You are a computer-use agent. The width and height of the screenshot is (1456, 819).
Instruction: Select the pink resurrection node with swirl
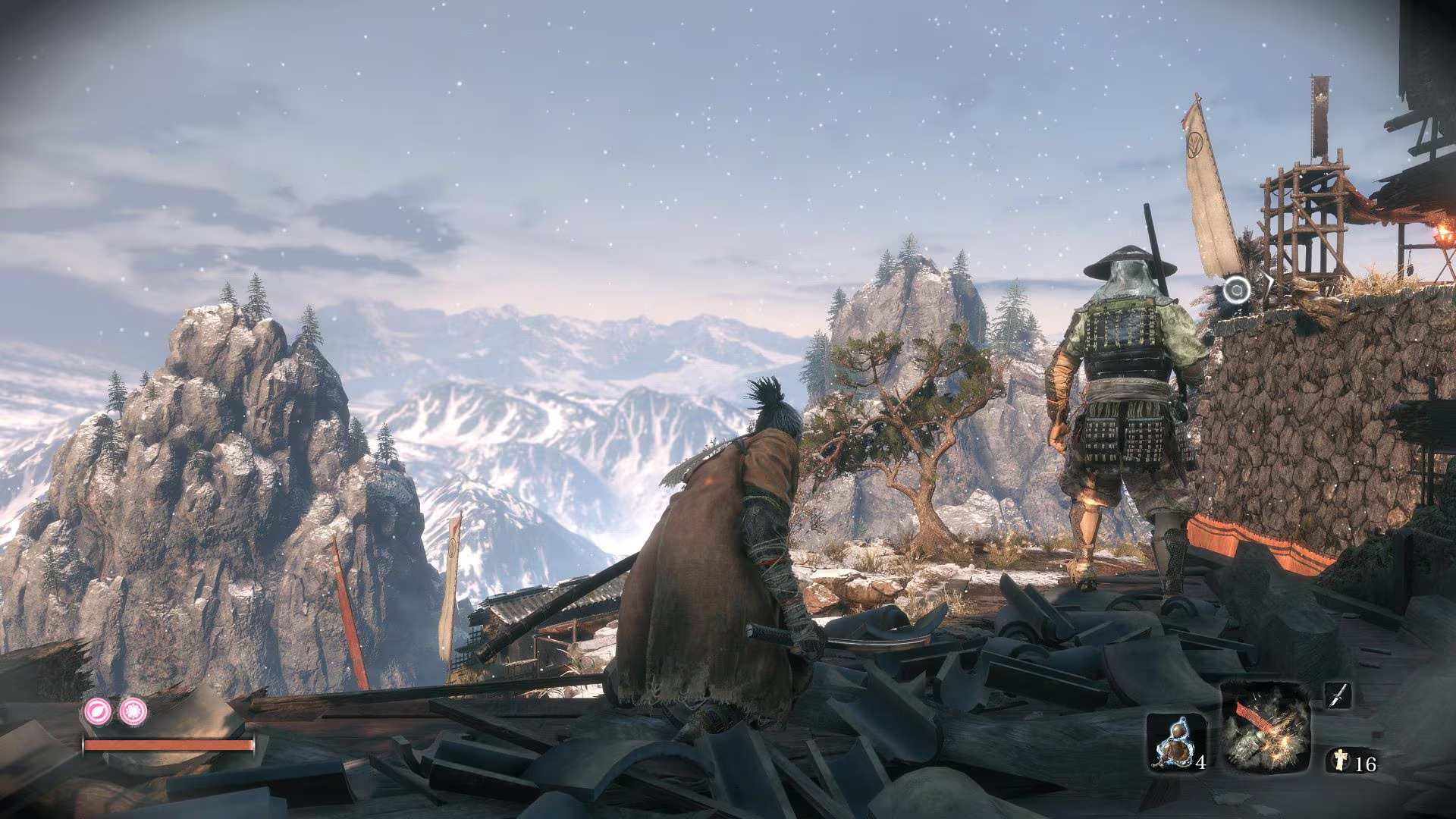tap(99, 711)
